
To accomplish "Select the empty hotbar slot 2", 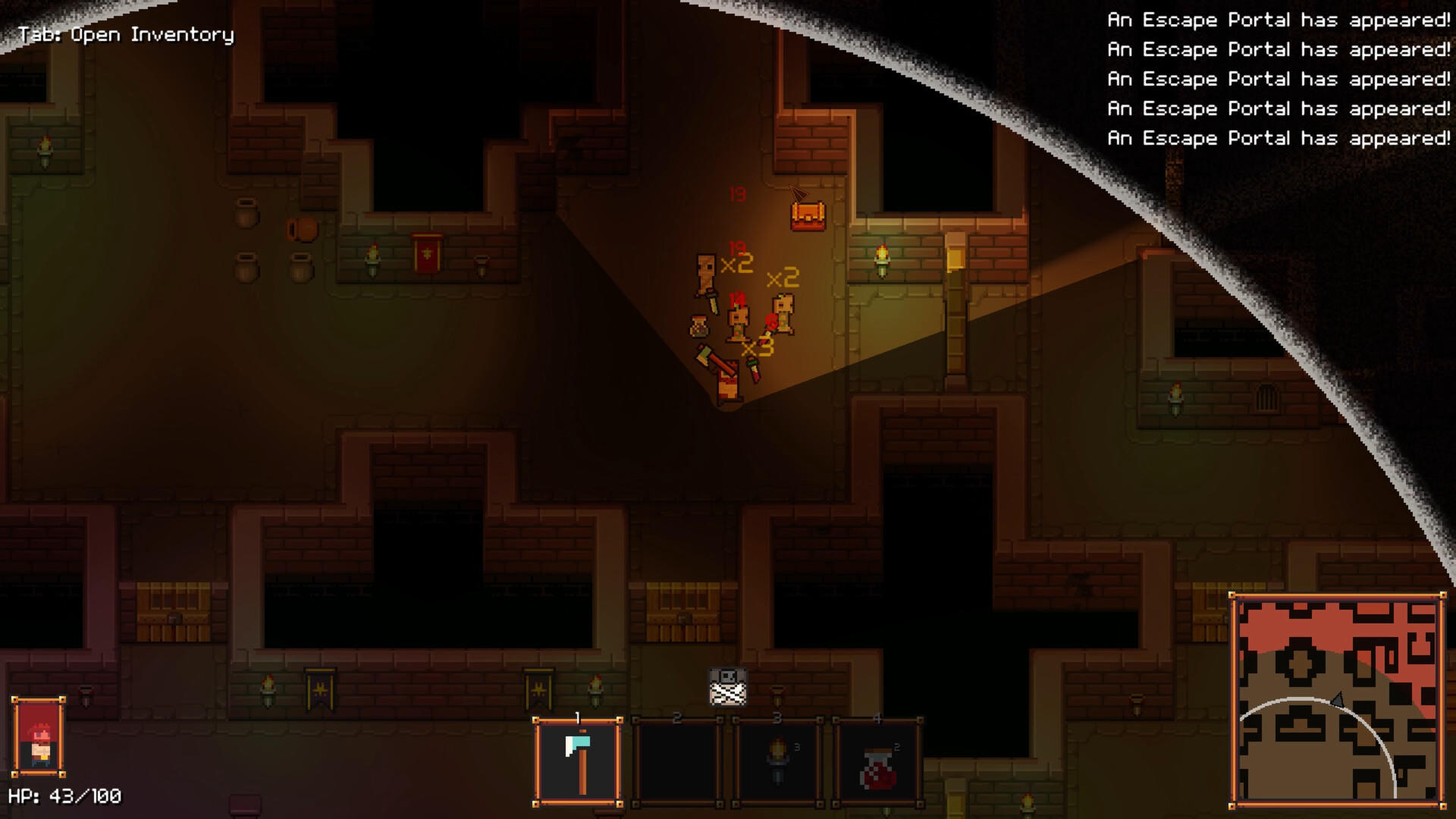I will [677, 762].
